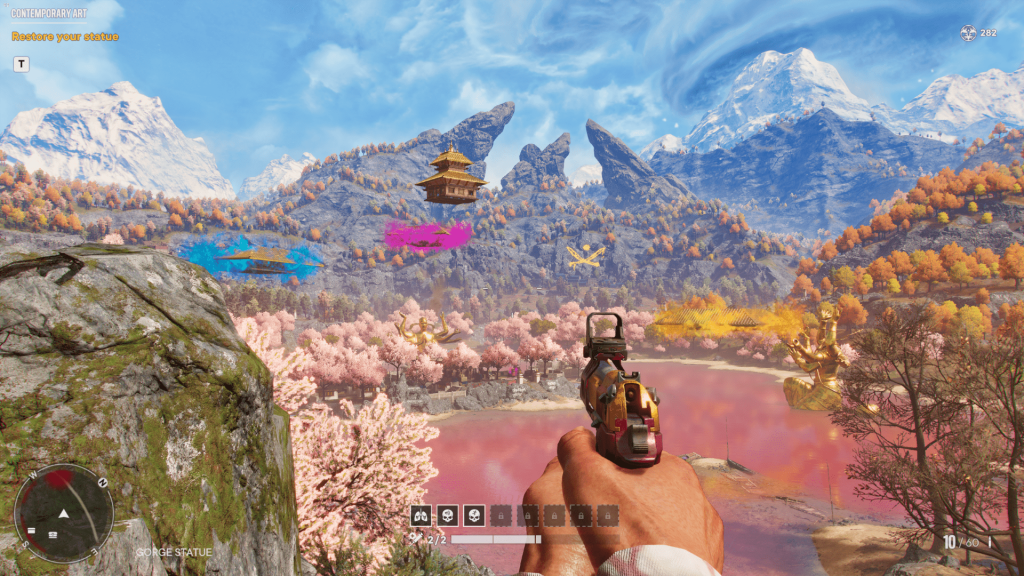Click the yellow crossed-swords waypoint marker
The image size is (1024, 576).
(x=584, y=256)
